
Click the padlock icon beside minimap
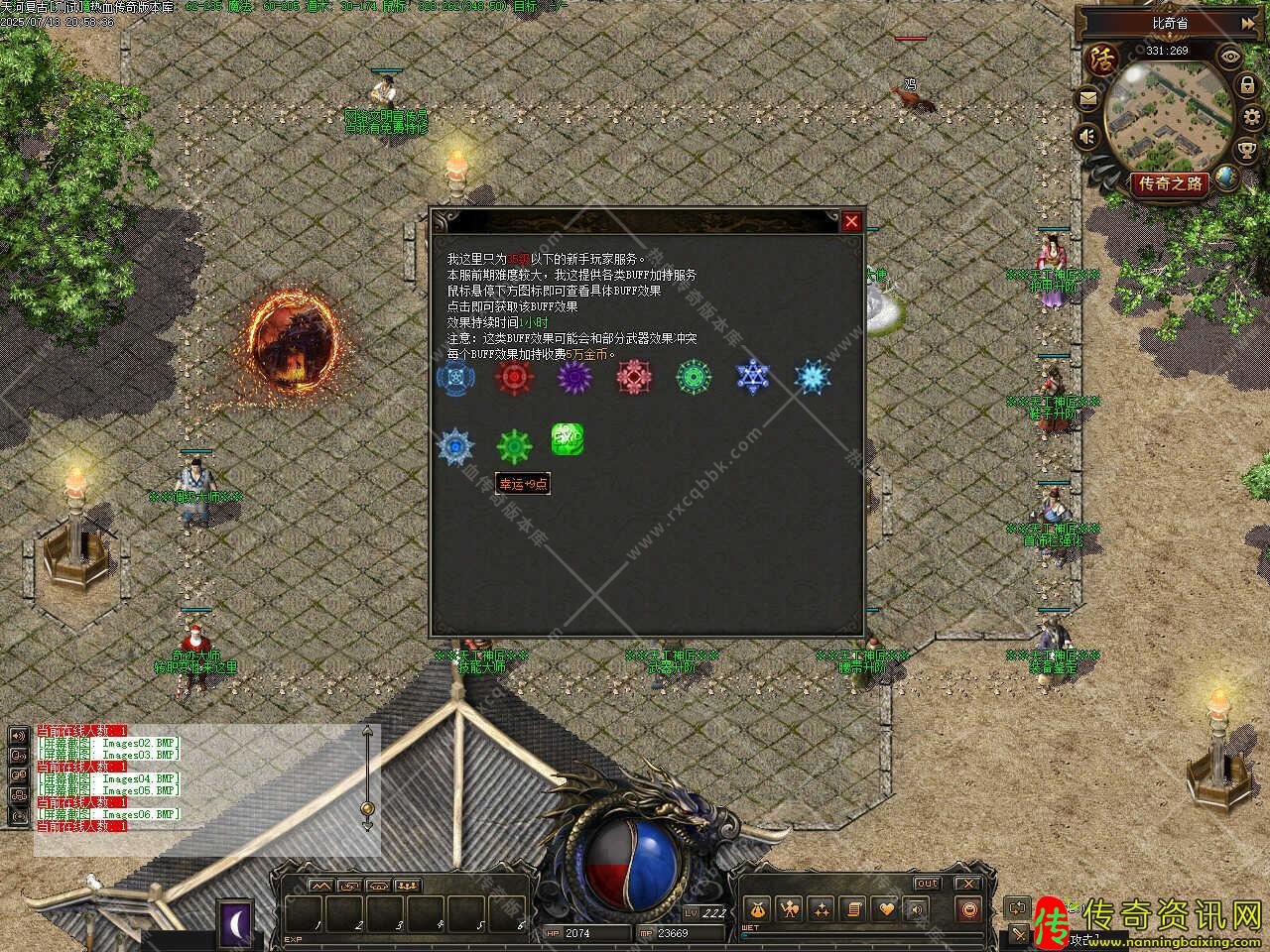pos(1247,87)
